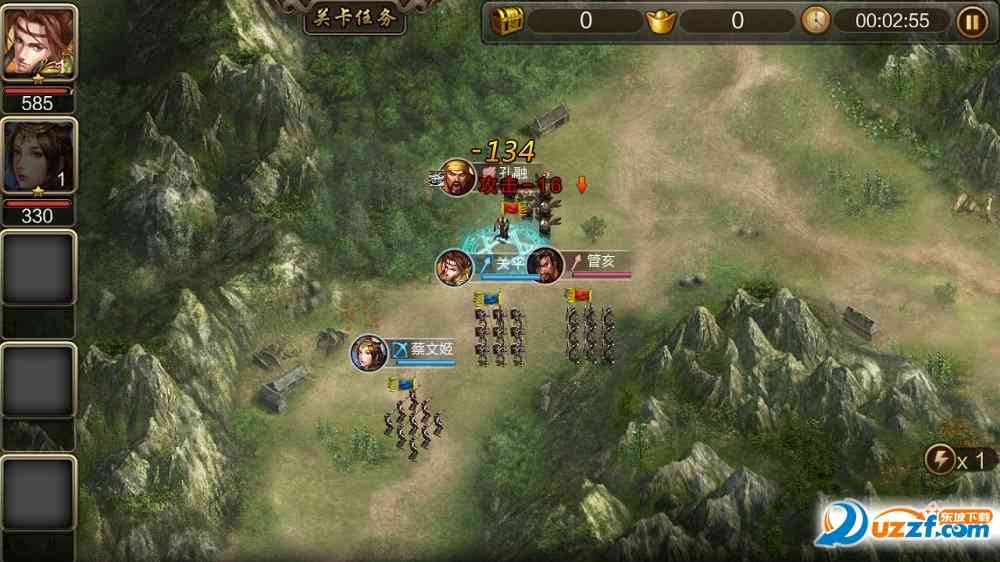Select the red-haired hero portrait with 585
This screenshot has height=562, width=1000.
click(39, 43)
